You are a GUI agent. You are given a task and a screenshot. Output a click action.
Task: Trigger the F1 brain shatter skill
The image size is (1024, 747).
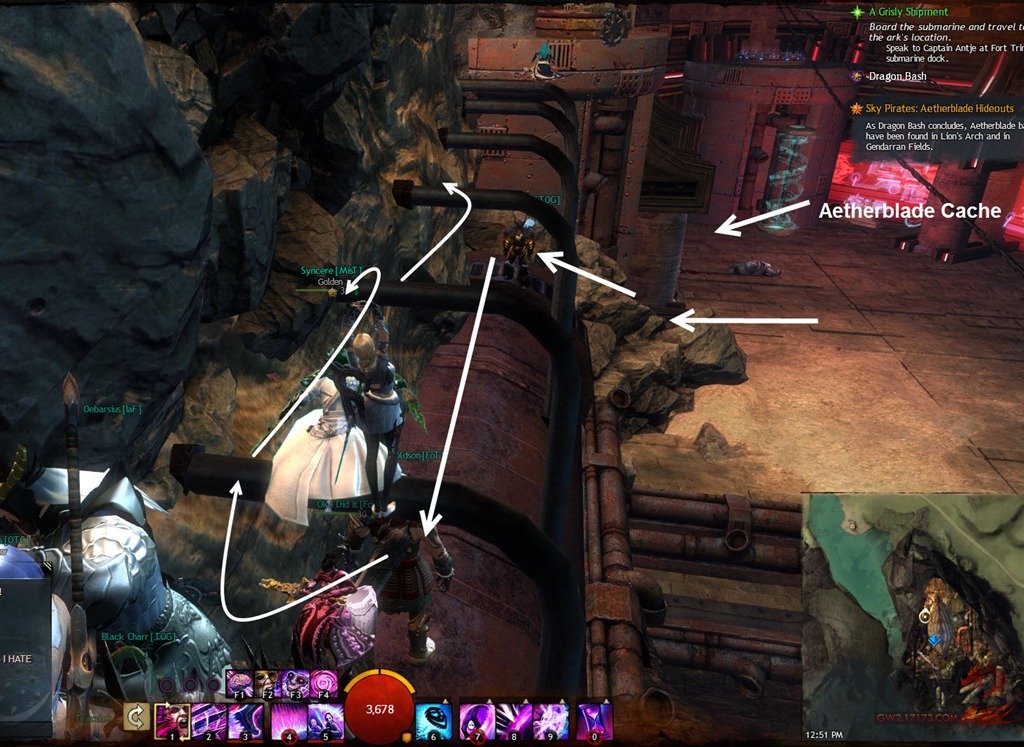coord(241,683)
